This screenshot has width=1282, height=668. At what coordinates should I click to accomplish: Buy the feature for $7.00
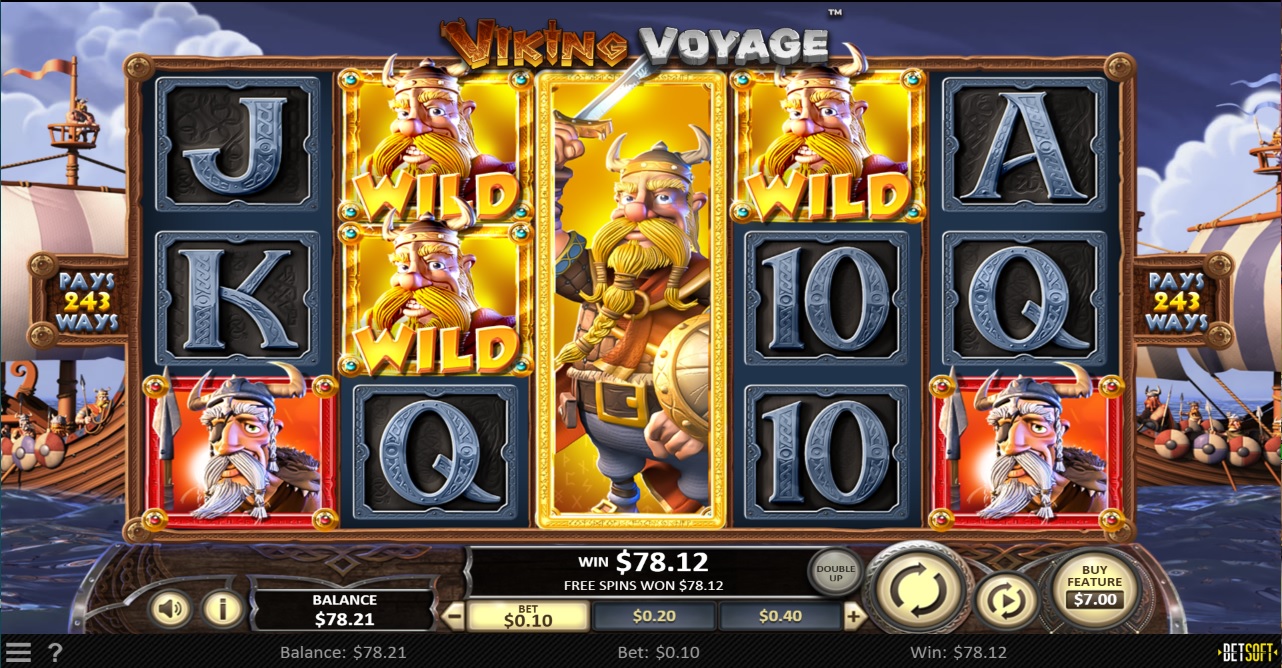tap(1094, 590)
